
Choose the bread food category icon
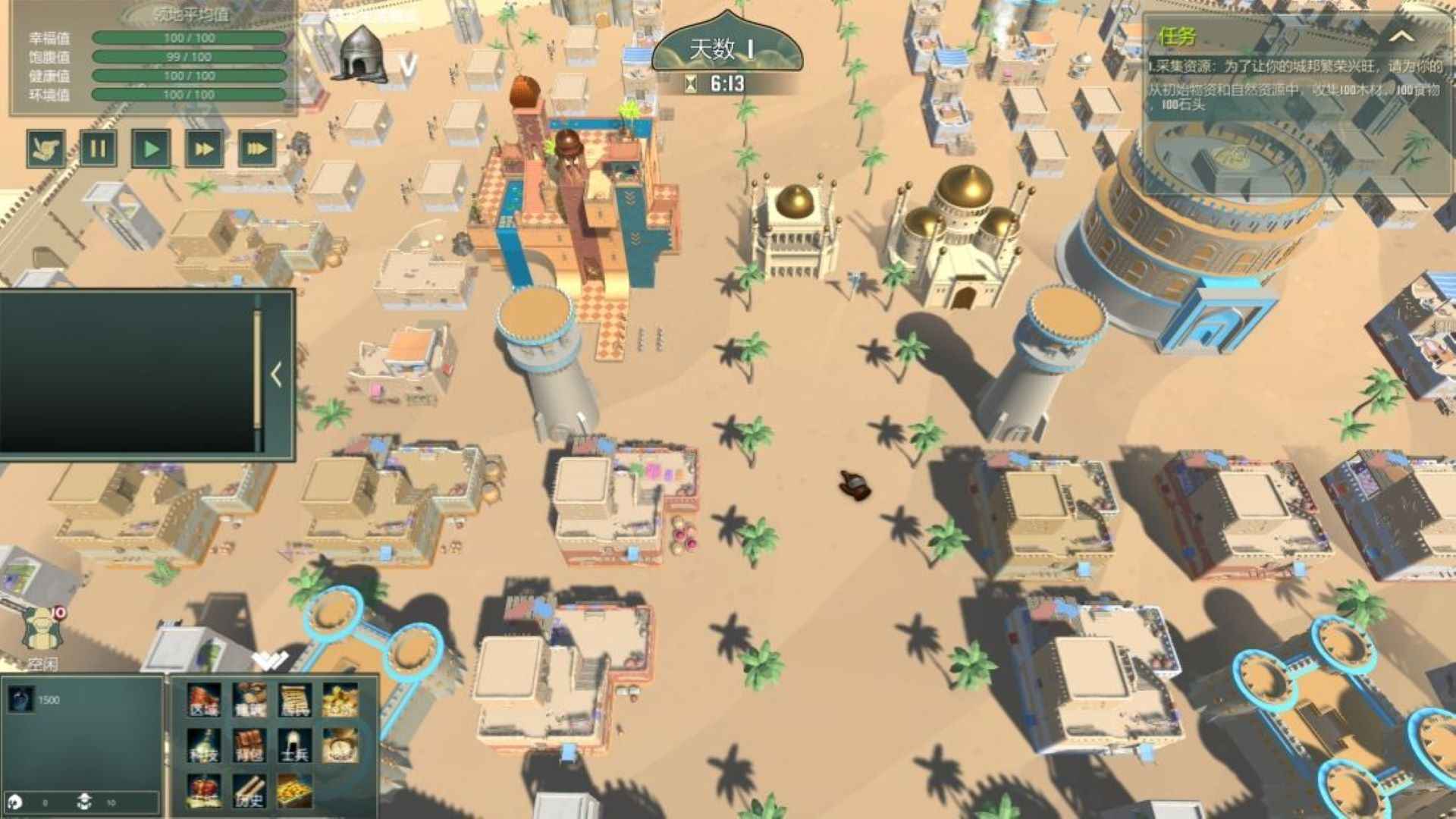[249, 700]
